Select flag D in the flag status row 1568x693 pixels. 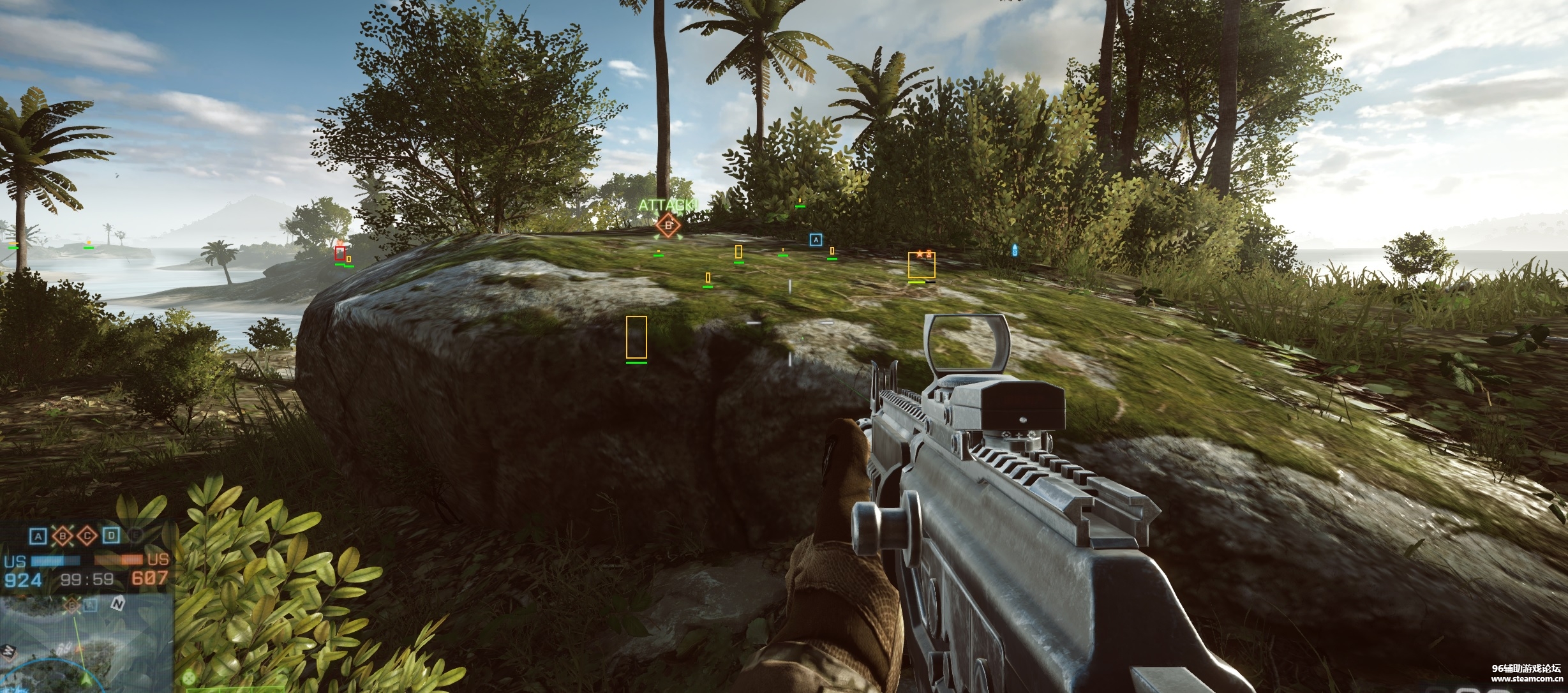(111, 536)
